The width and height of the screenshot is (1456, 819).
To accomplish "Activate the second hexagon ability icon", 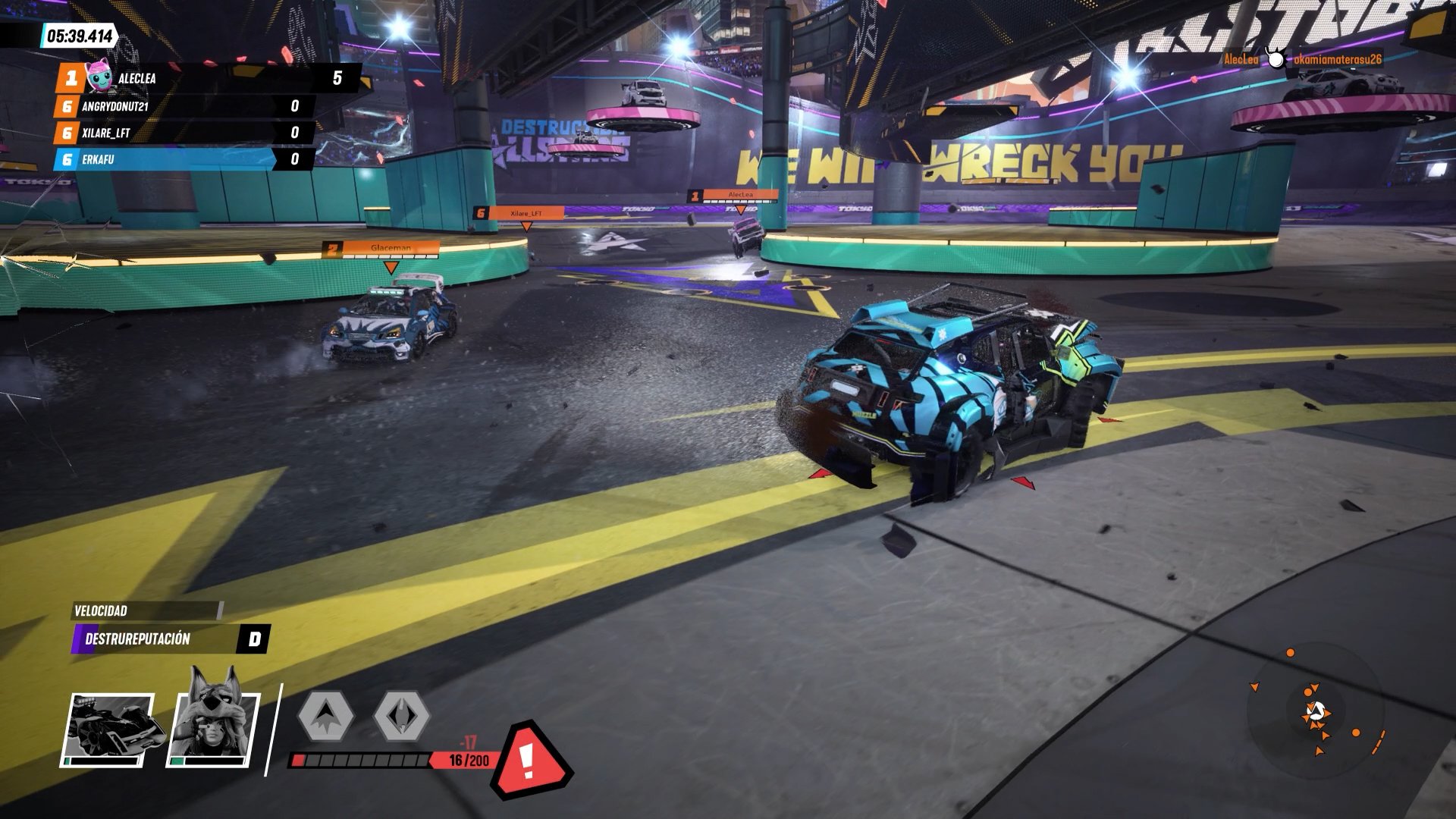I will click(401, 715).
